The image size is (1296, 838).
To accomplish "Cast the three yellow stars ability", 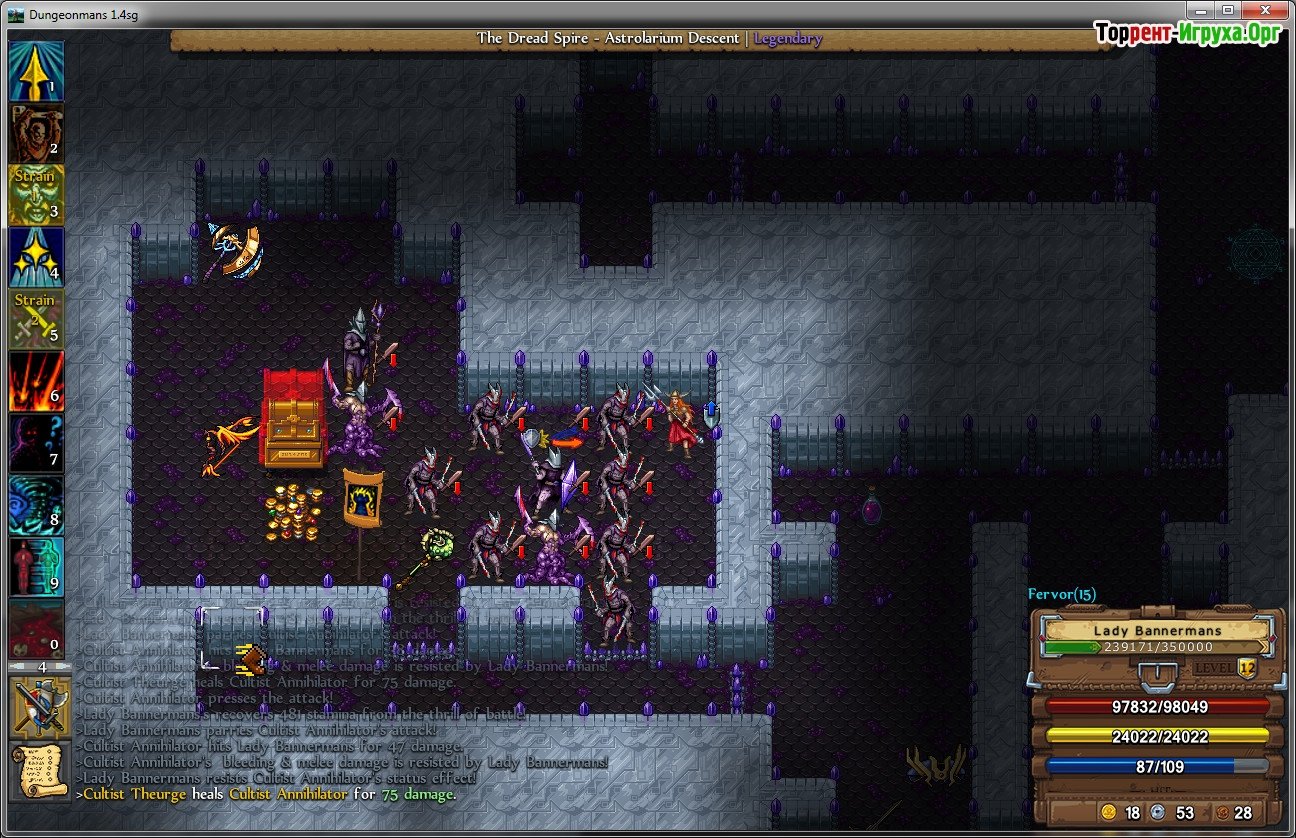I will tap(37, 256).
